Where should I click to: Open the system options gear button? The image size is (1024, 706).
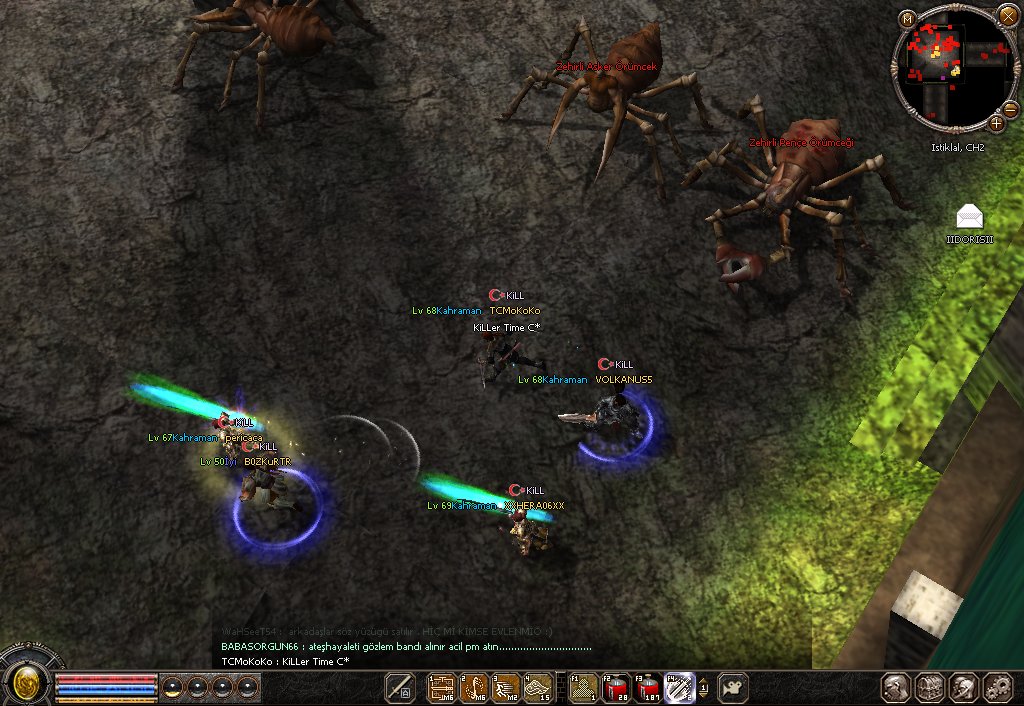pos(998,687)
